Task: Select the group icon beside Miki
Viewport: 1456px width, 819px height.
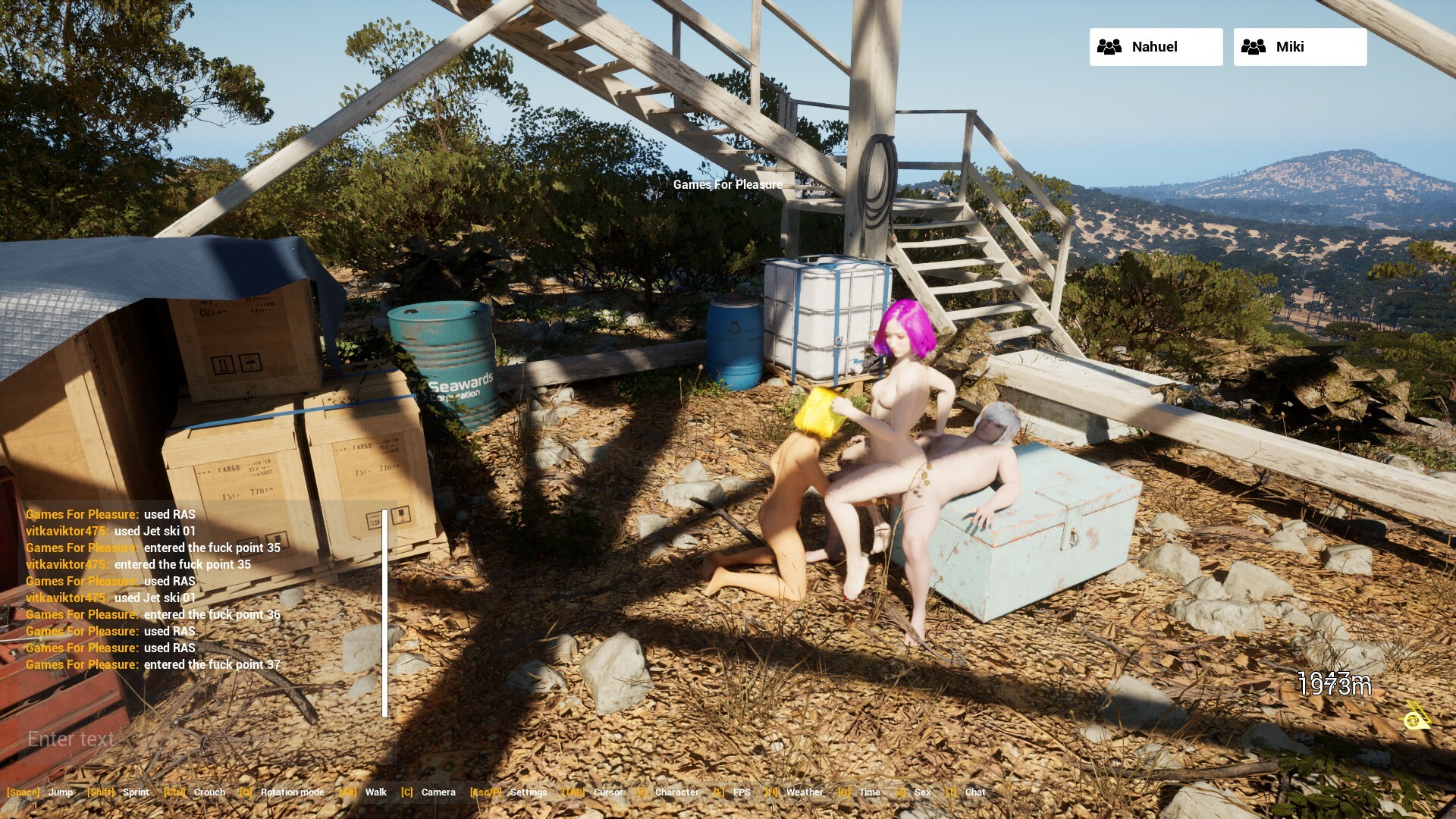Action: (1254, 46)
